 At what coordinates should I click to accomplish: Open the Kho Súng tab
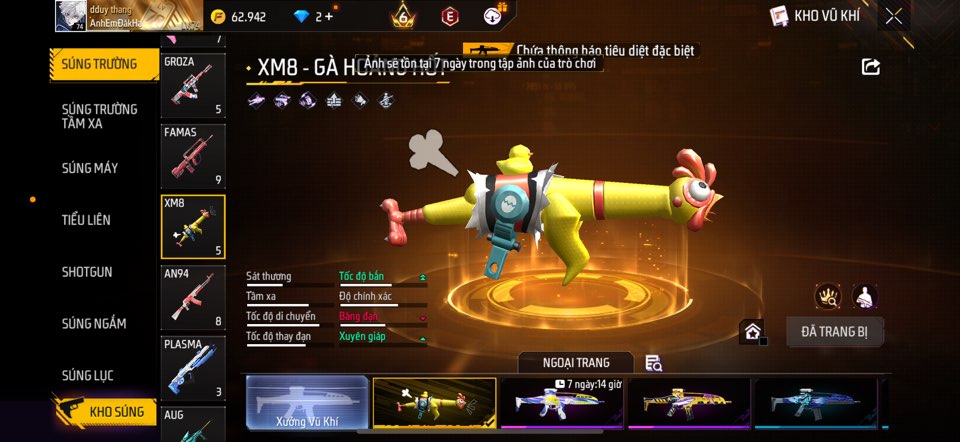click(108, 412)
